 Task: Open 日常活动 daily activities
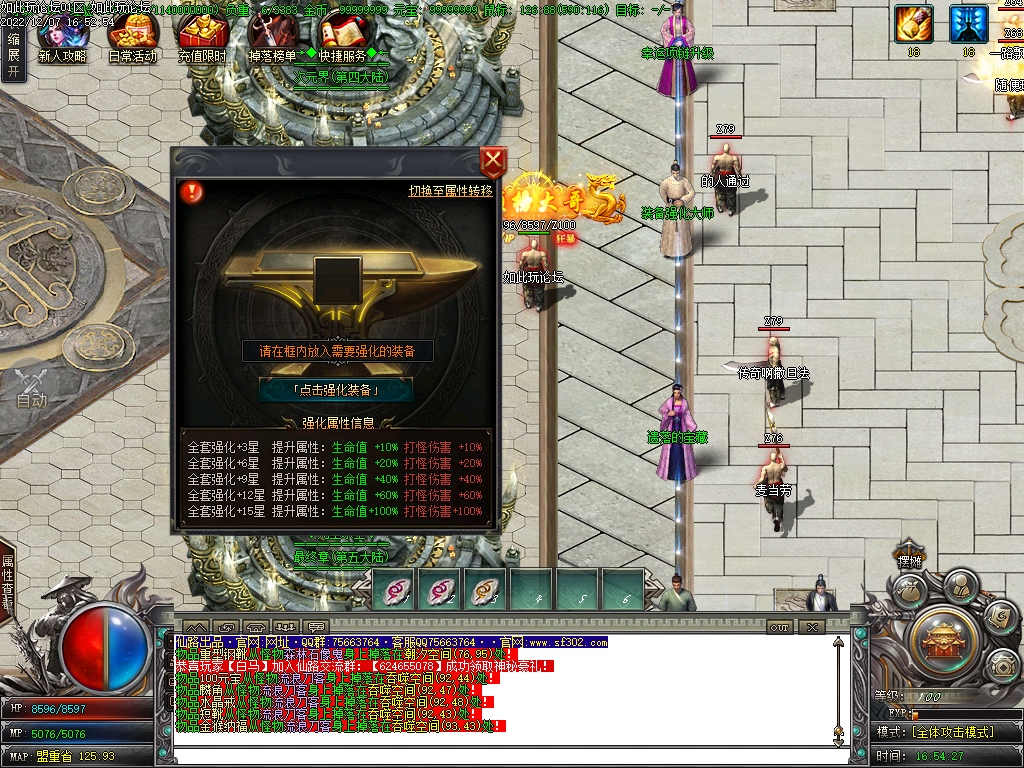click(x=132, y=40)
